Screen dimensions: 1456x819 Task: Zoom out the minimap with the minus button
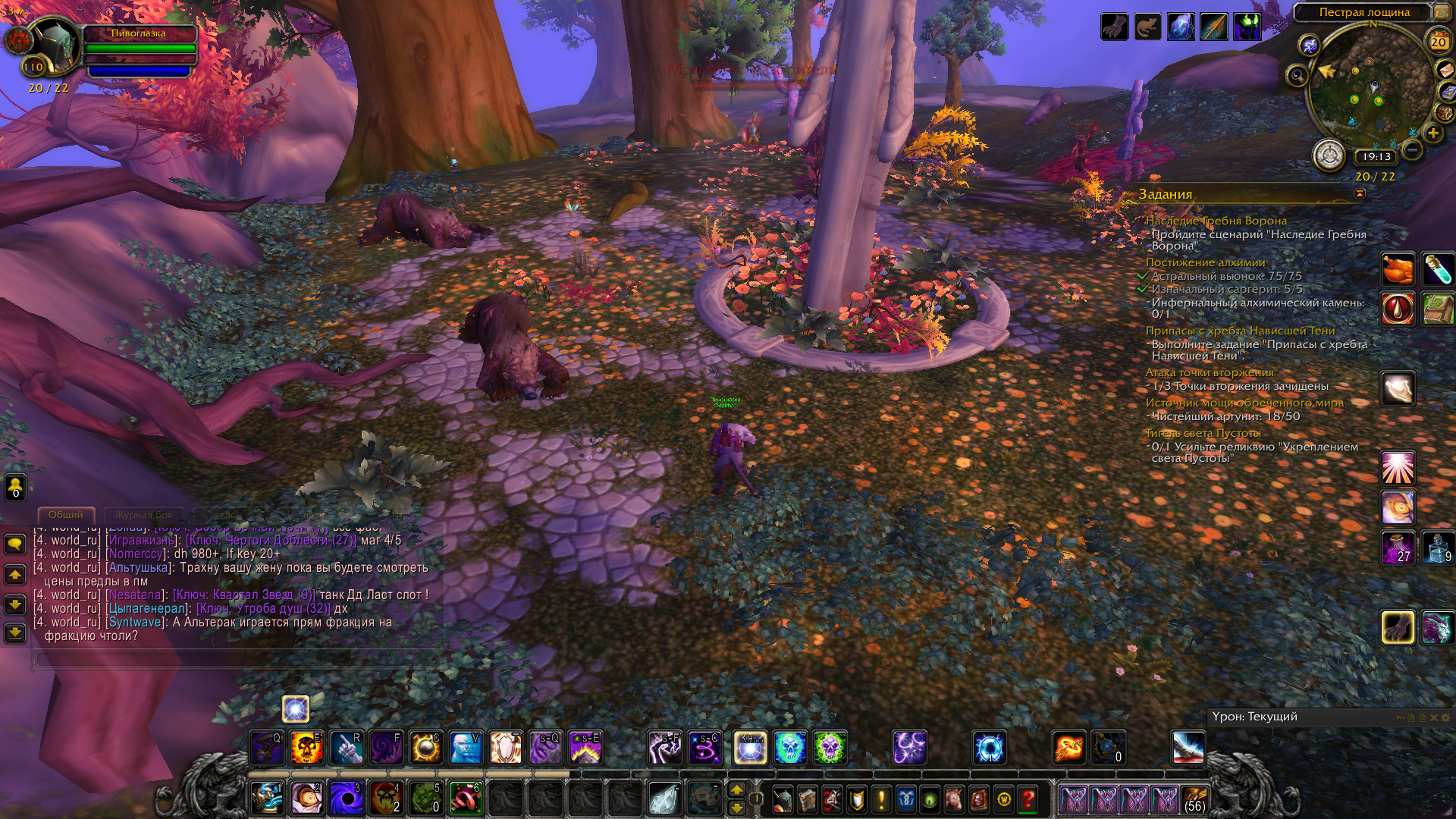coord(1412,150)
